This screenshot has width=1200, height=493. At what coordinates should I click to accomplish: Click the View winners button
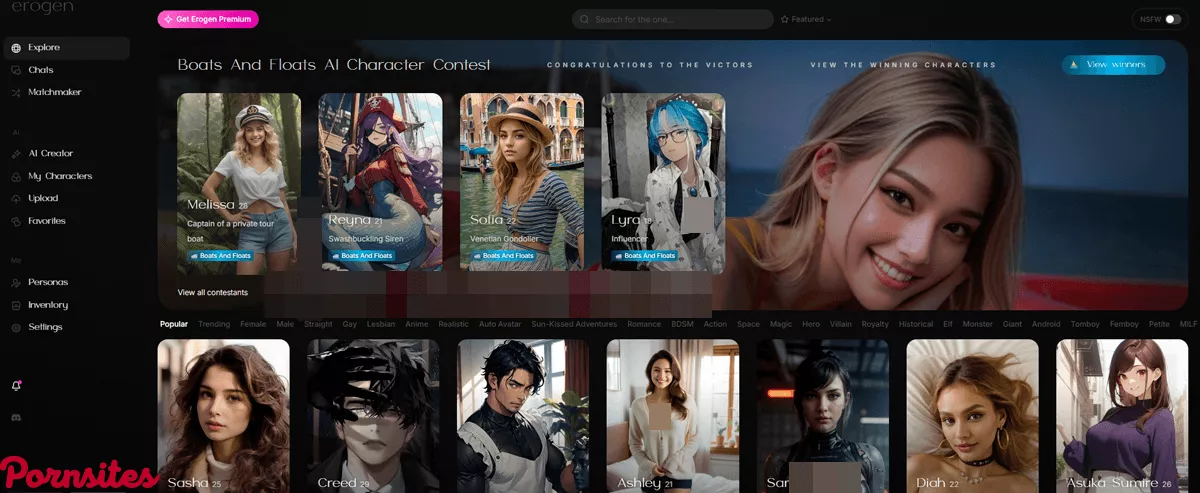coord(1113,65)
